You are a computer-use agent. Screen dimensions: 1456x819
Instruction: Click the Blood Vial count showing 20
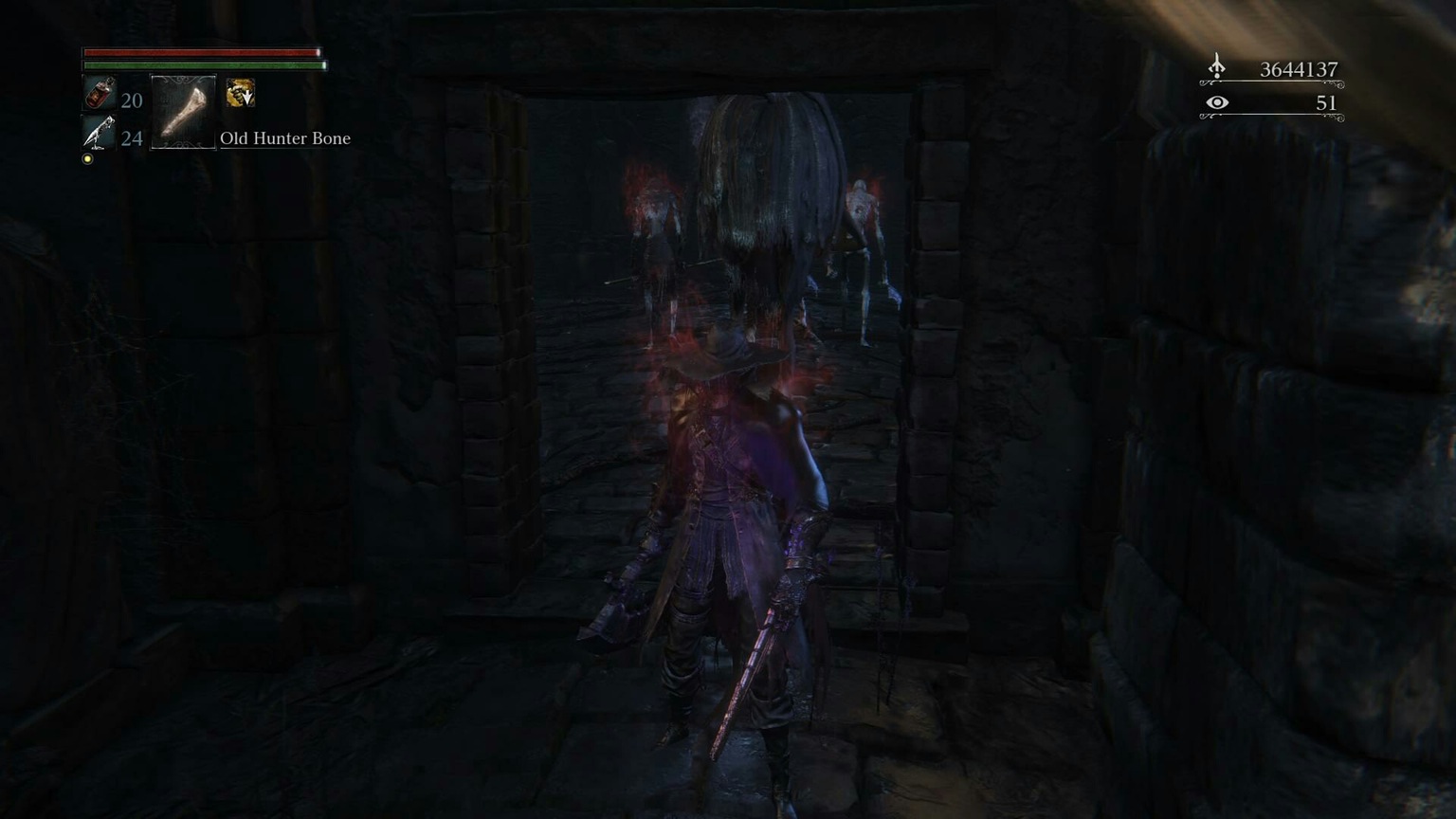[131, 100]
